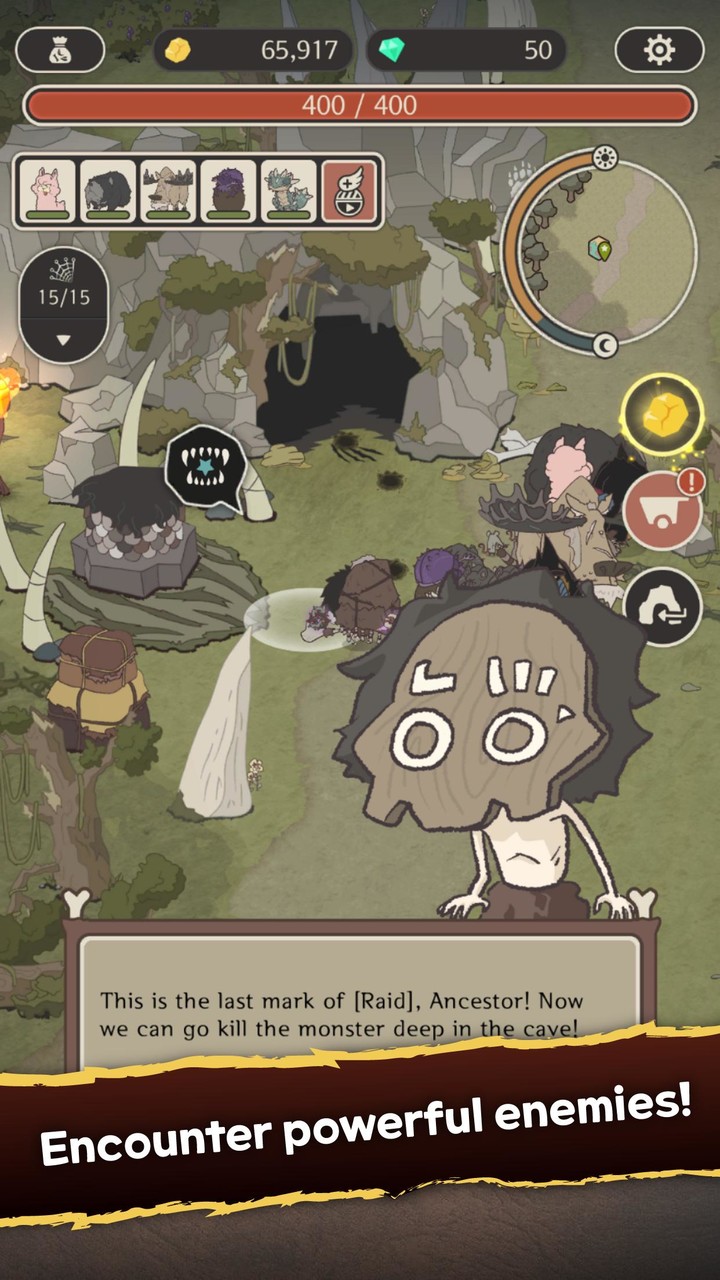Expand the 15/15 spiderweb counter dropdown
The height and width of the screenshot is (1280, 720).
(x=63, y=340)
